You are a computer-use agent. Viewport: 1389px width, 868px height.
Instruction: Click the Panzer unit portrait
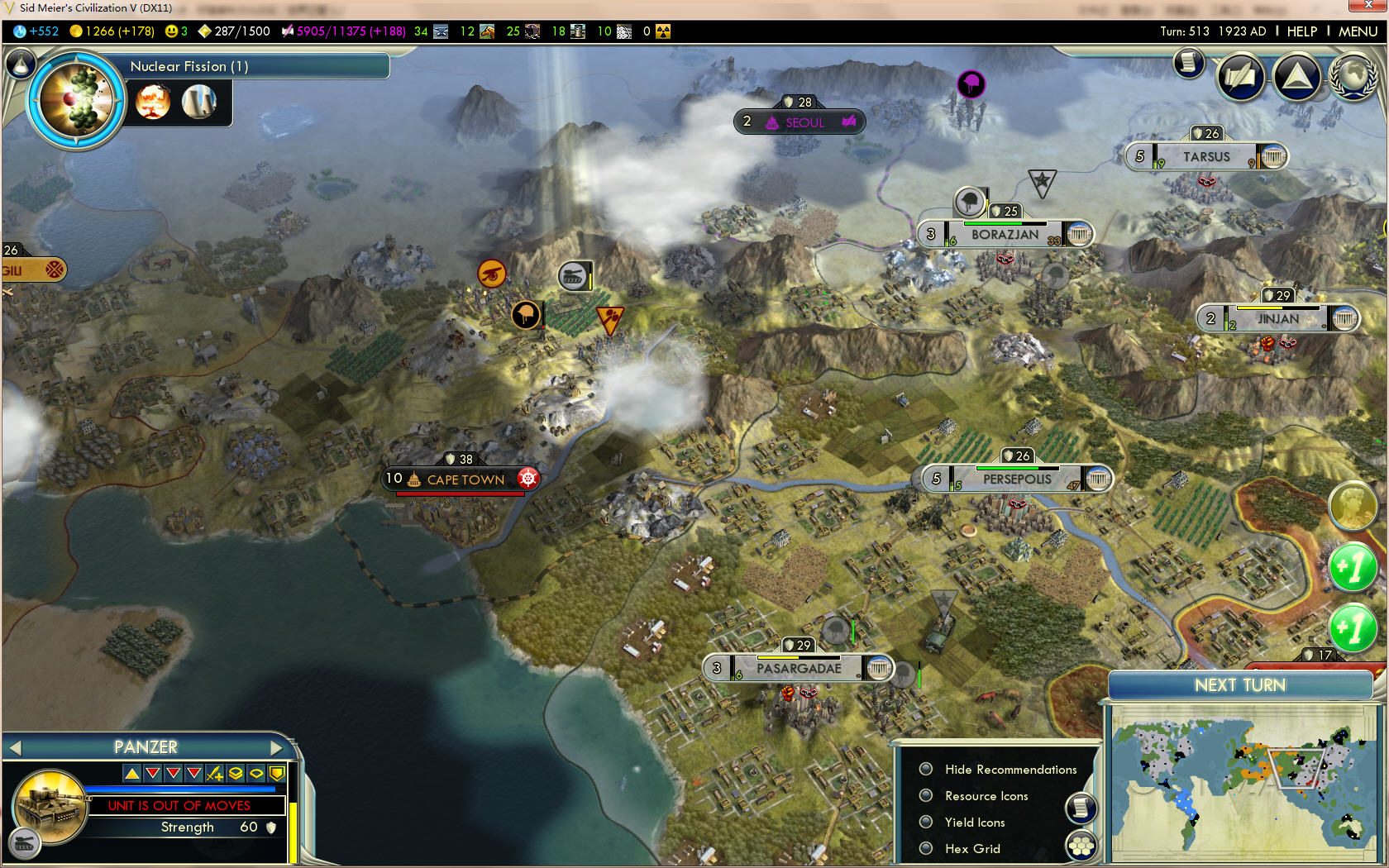pos(50,807)
